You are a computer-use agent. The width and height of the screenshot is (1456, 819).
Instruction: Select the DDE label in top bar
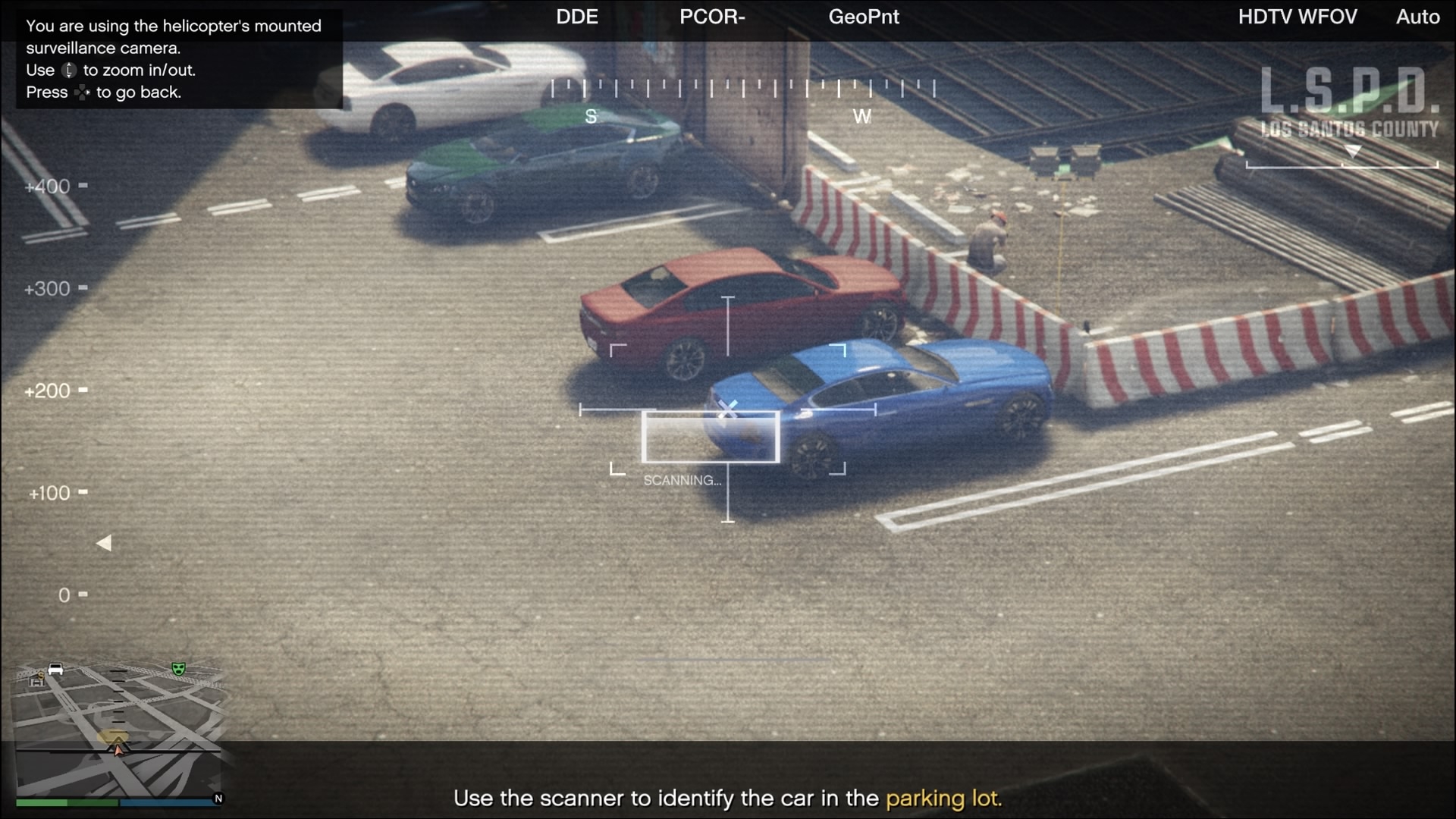click(x=576, y=17)
